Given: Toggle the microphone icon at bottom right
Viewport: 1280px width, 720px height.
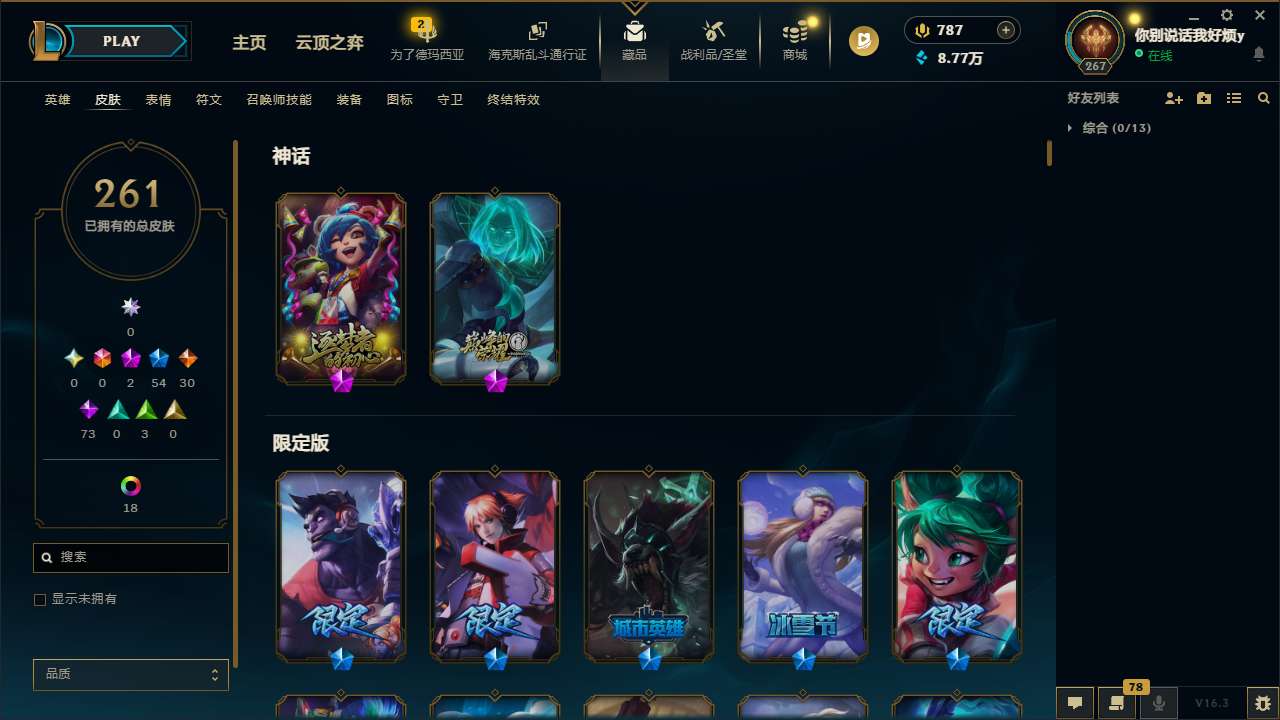Looking at the screenshot, I should 1159,702.
